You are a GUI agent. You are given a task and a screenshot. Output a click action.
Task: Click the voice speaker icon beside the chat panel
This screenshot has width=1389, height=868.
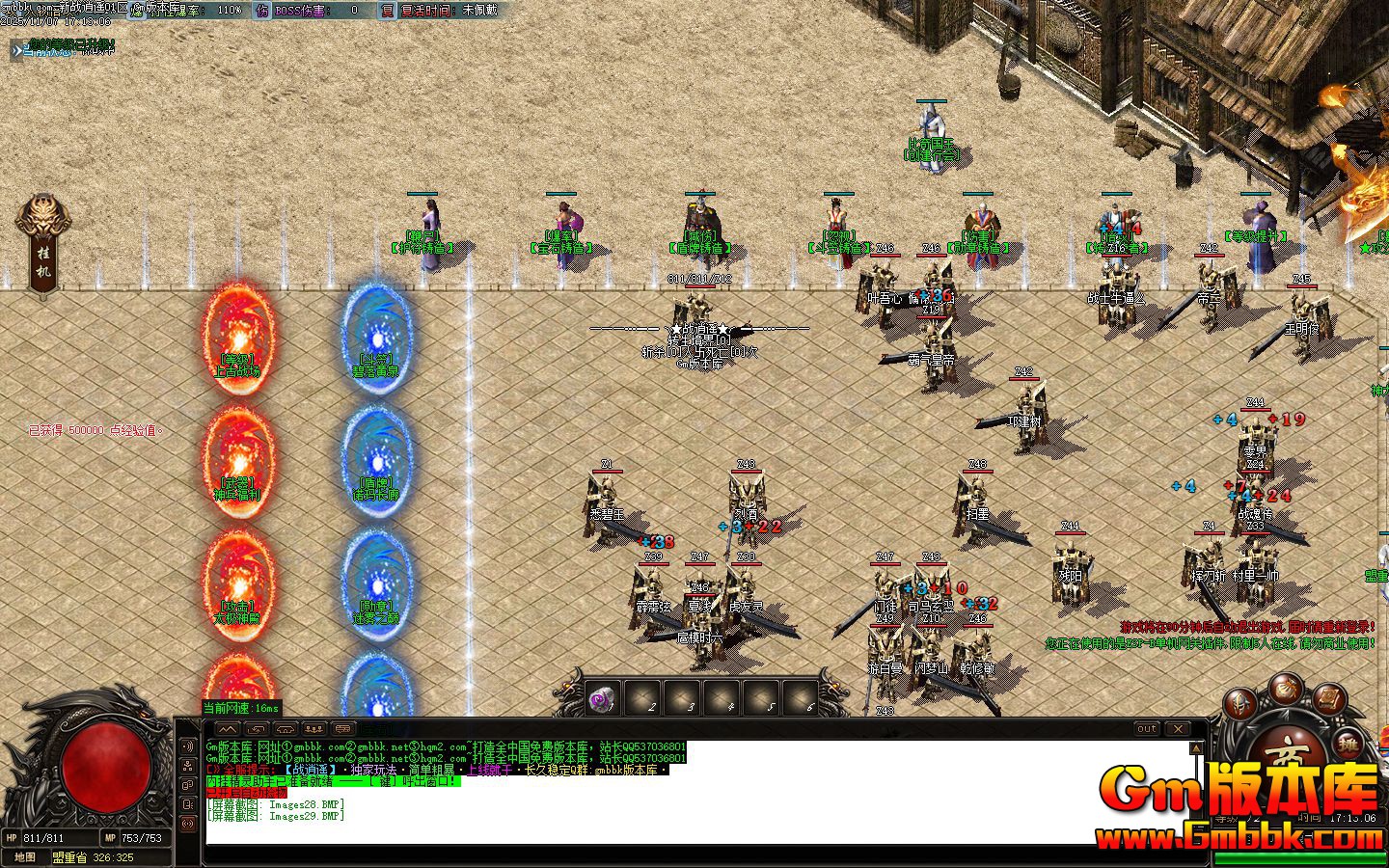(x=187, y=746)
